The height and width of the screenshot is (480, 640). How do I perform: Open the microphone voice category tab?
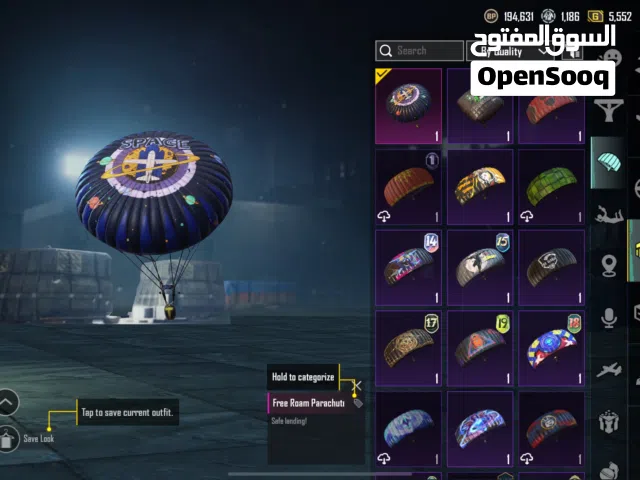[608, 318]
